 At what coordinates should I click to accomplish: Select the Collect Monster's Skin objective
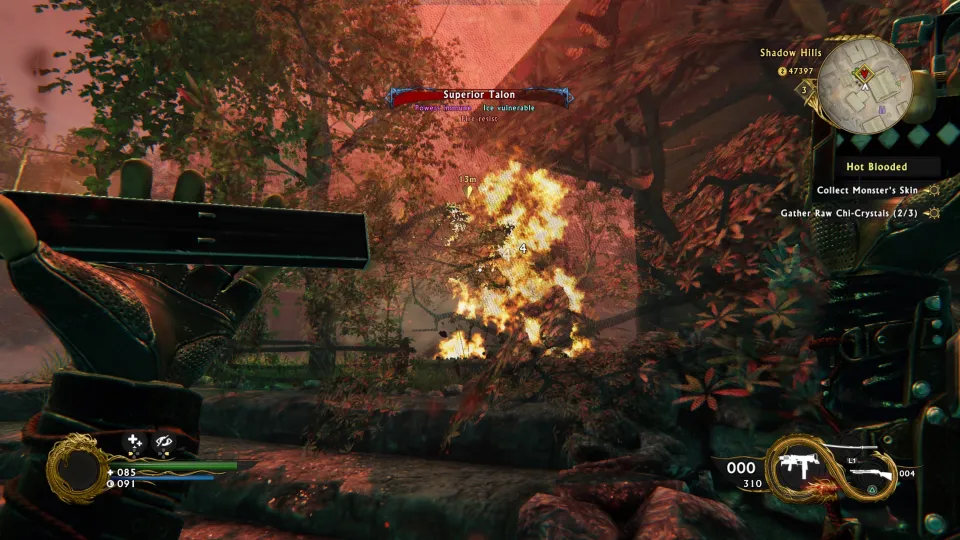coord(867,190)
